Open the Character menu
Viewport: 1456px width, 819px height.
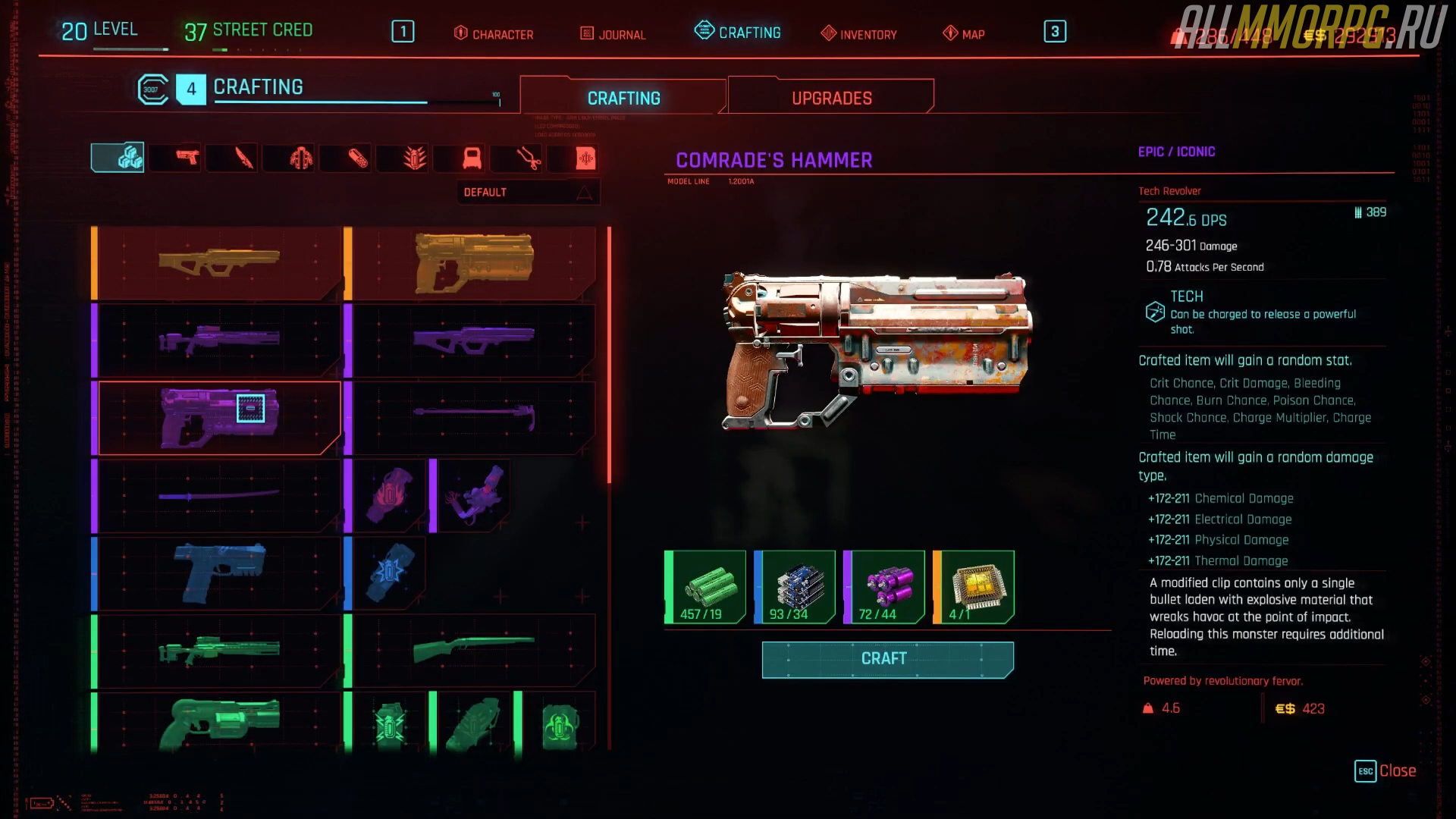click(494, 34)
